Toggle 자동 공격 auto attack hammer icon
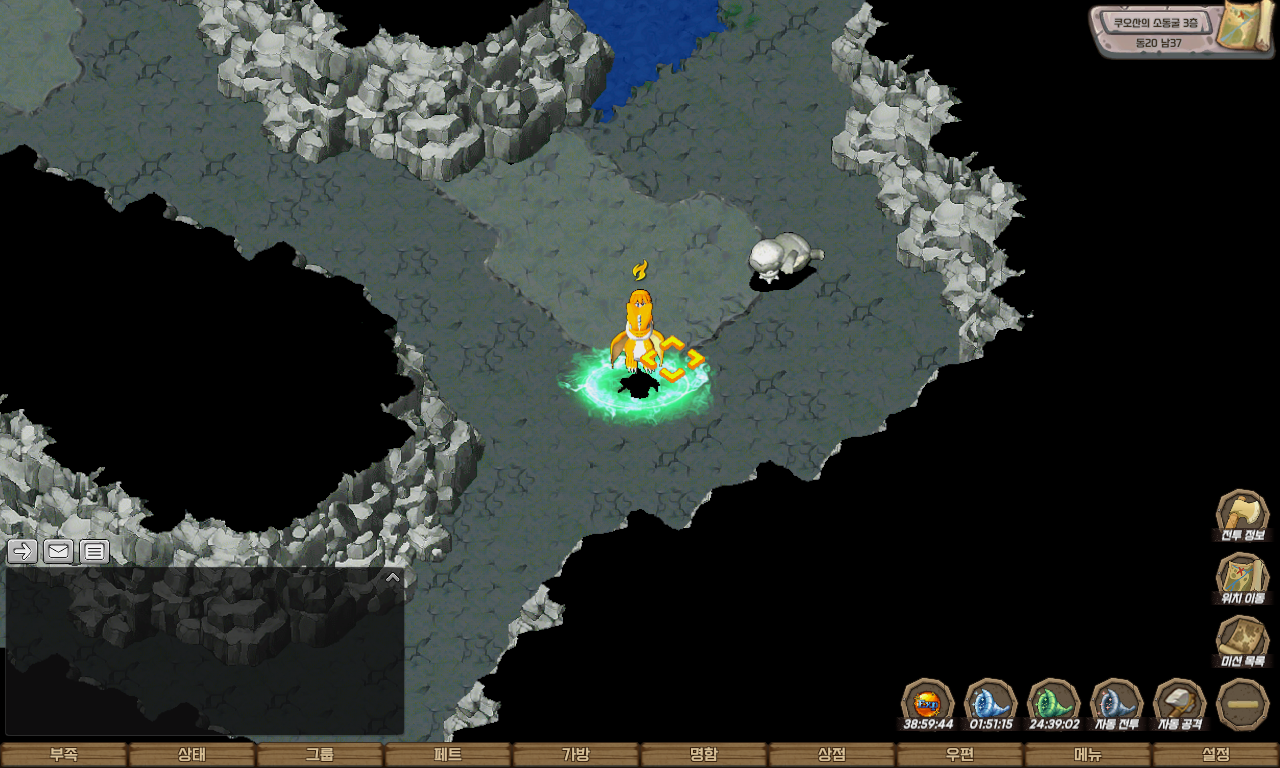Screen dimensions: 1280x768 [x=1180, y=704]
